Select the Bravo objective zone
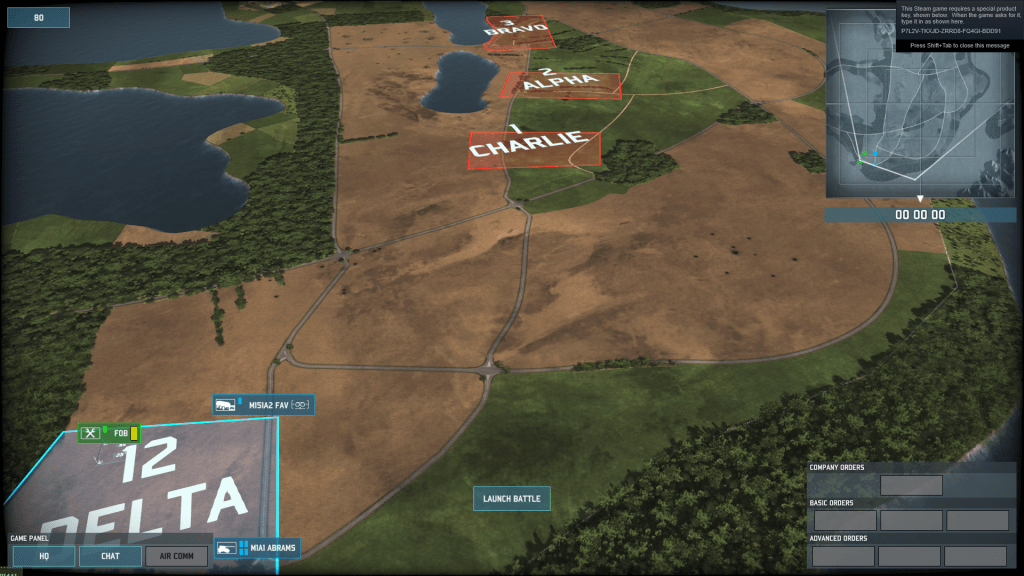This screenshot has height=576, width=1024. [517, 31]
